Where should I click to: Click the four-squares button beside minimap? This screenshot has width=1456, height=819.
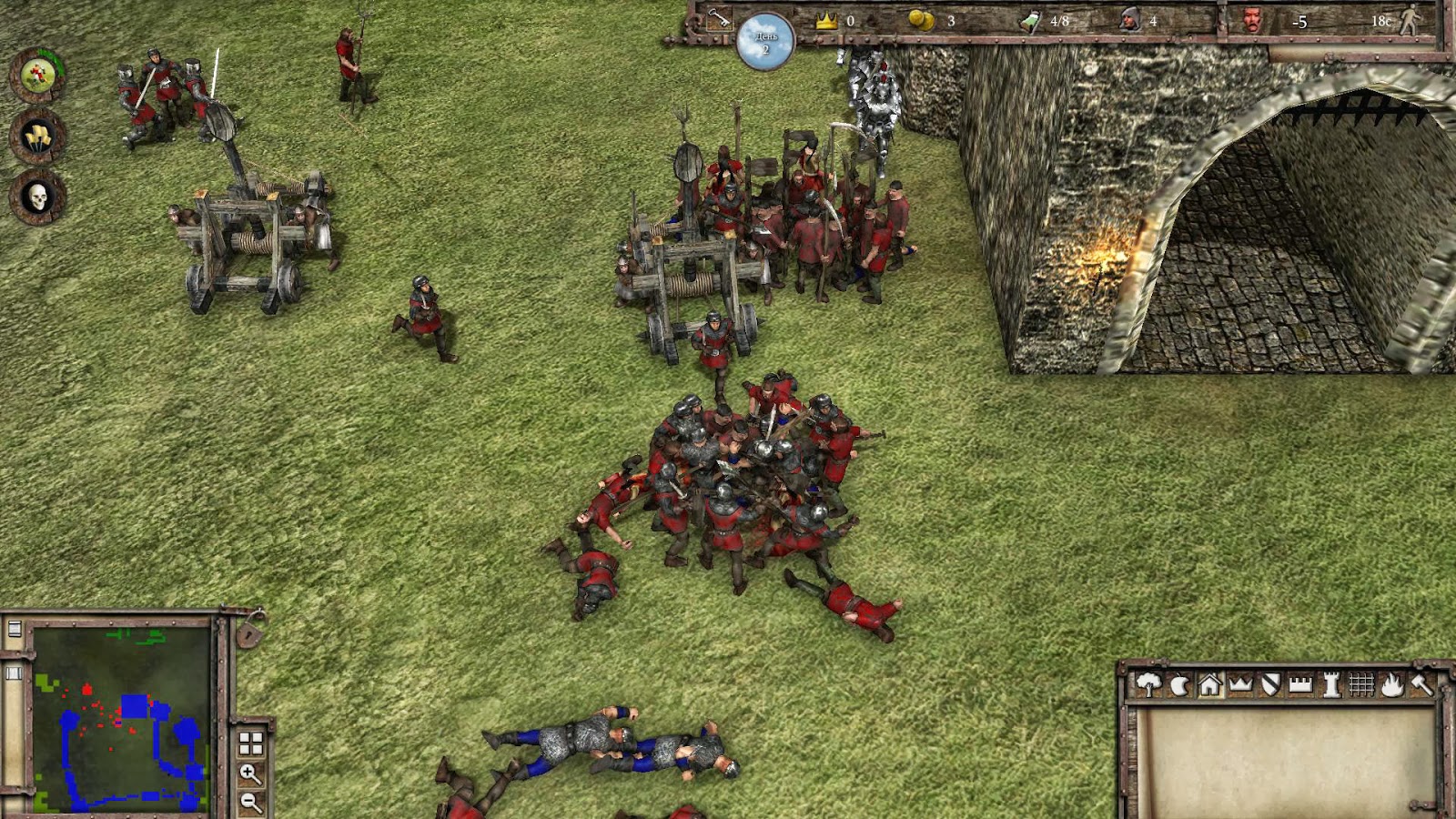point(250,743)
